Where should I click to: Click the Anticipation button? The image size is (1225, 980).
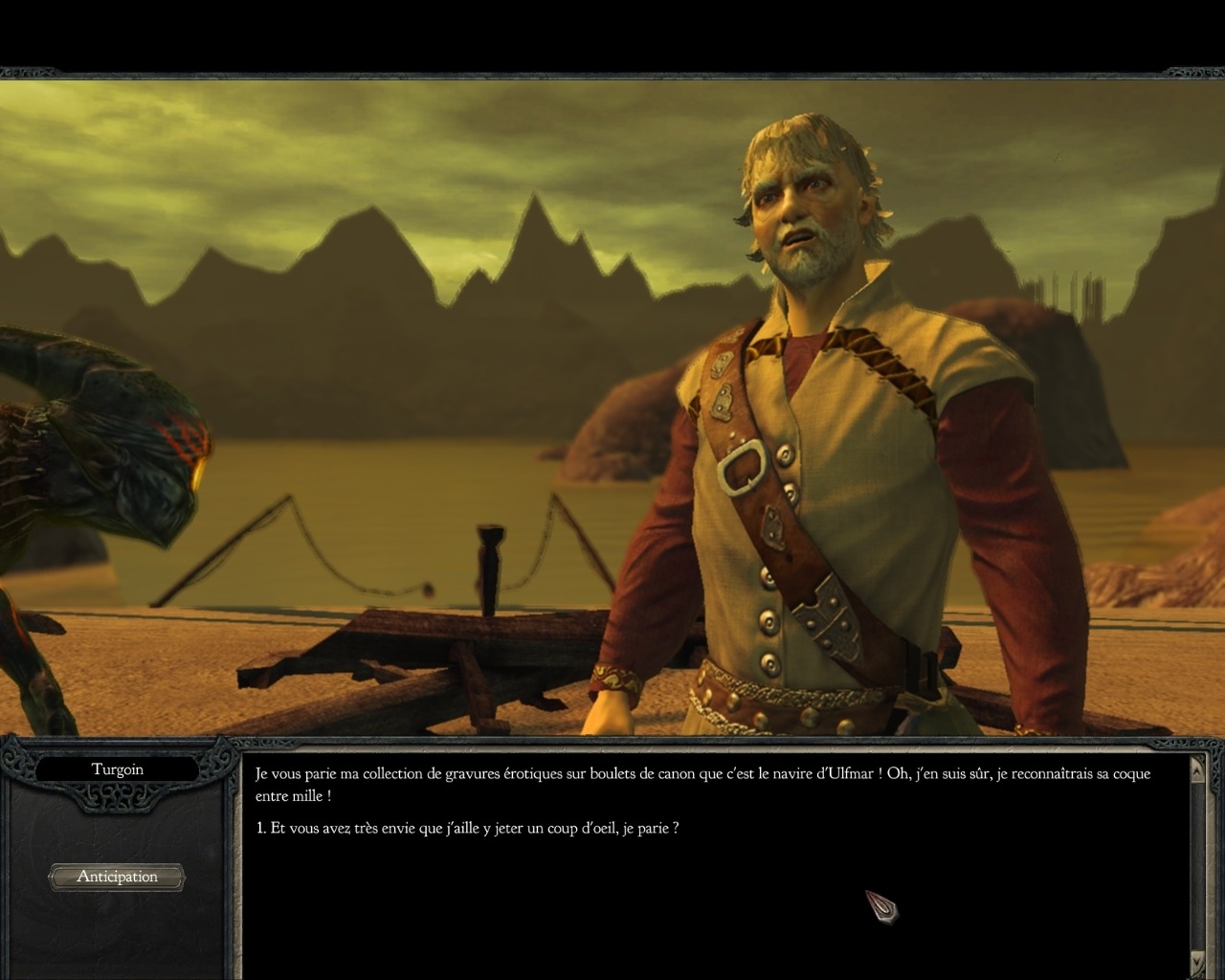pyautogui.click(x=117, y=877)
